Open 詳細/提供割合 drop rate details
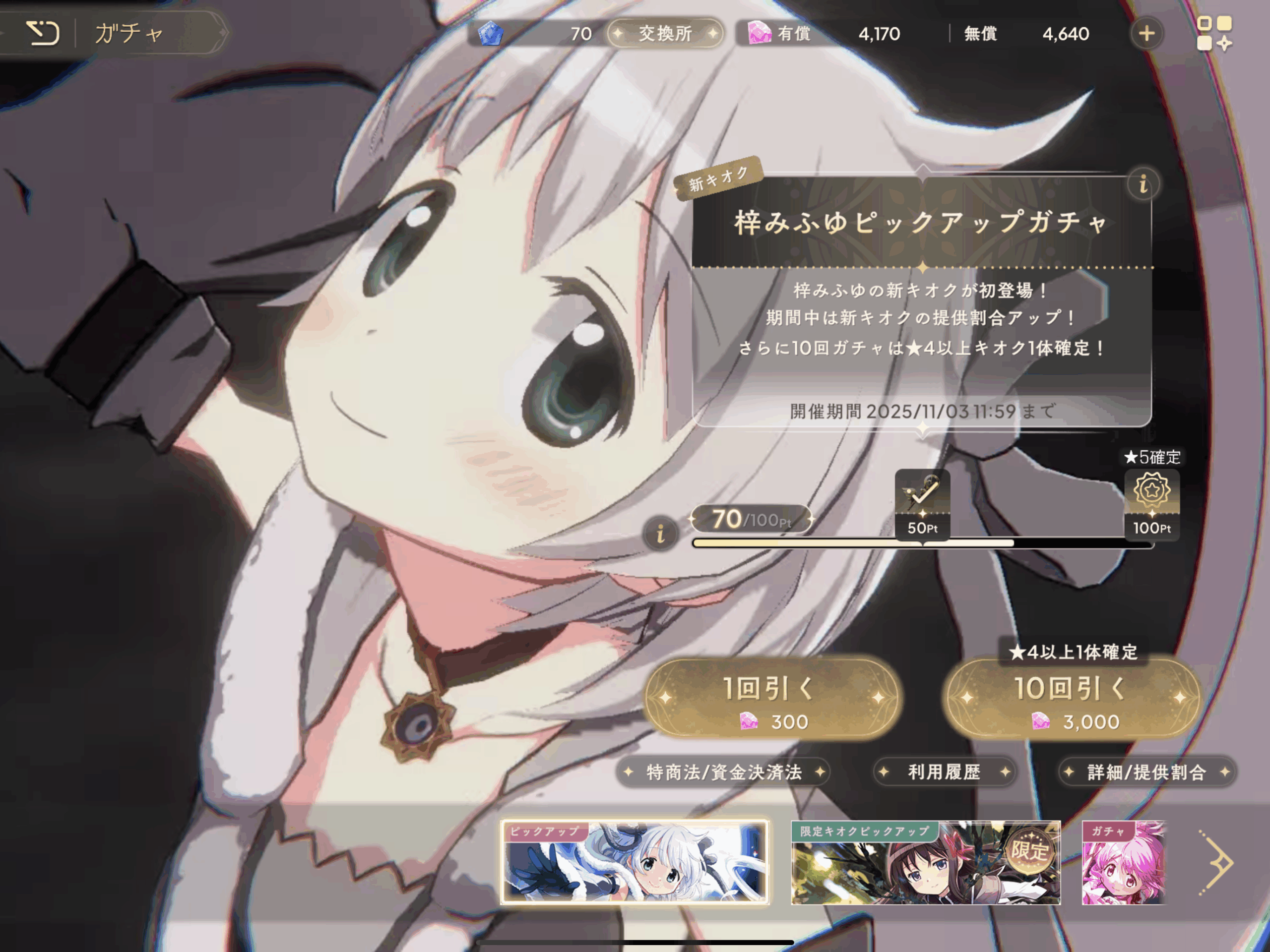Screen dimensions: 1270x952 (x=1146, y=773)
